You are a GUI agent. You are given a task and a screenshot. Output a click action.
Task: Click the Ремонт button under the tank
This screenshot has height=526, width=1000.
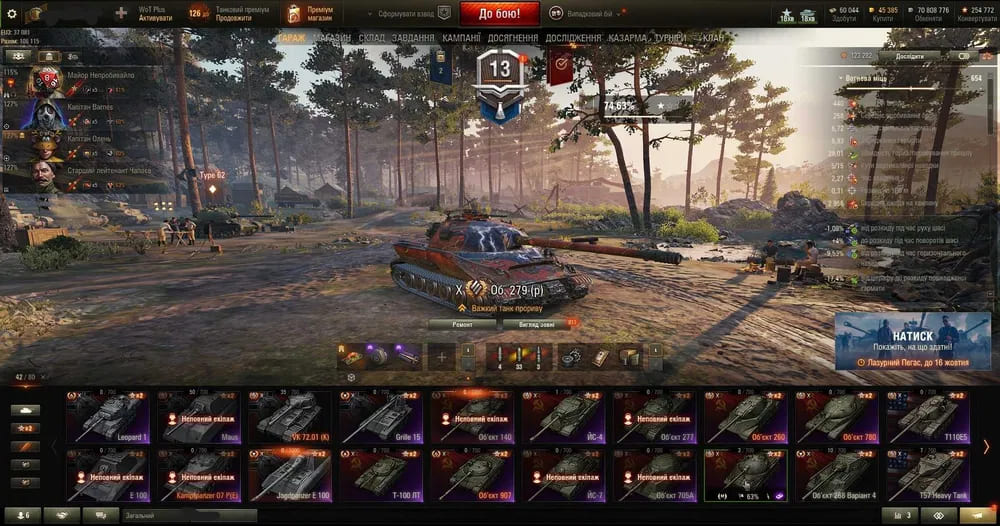[x=462, y=325]
